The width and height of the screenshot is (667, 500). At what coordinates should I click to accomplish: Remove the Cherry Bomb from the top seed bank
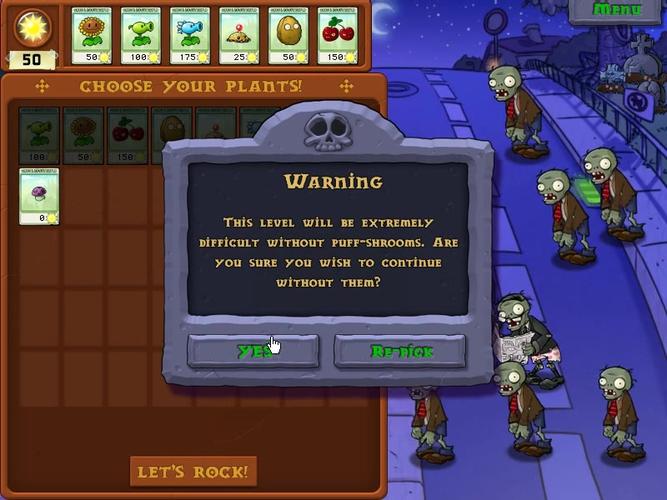[x=338, y=37]
